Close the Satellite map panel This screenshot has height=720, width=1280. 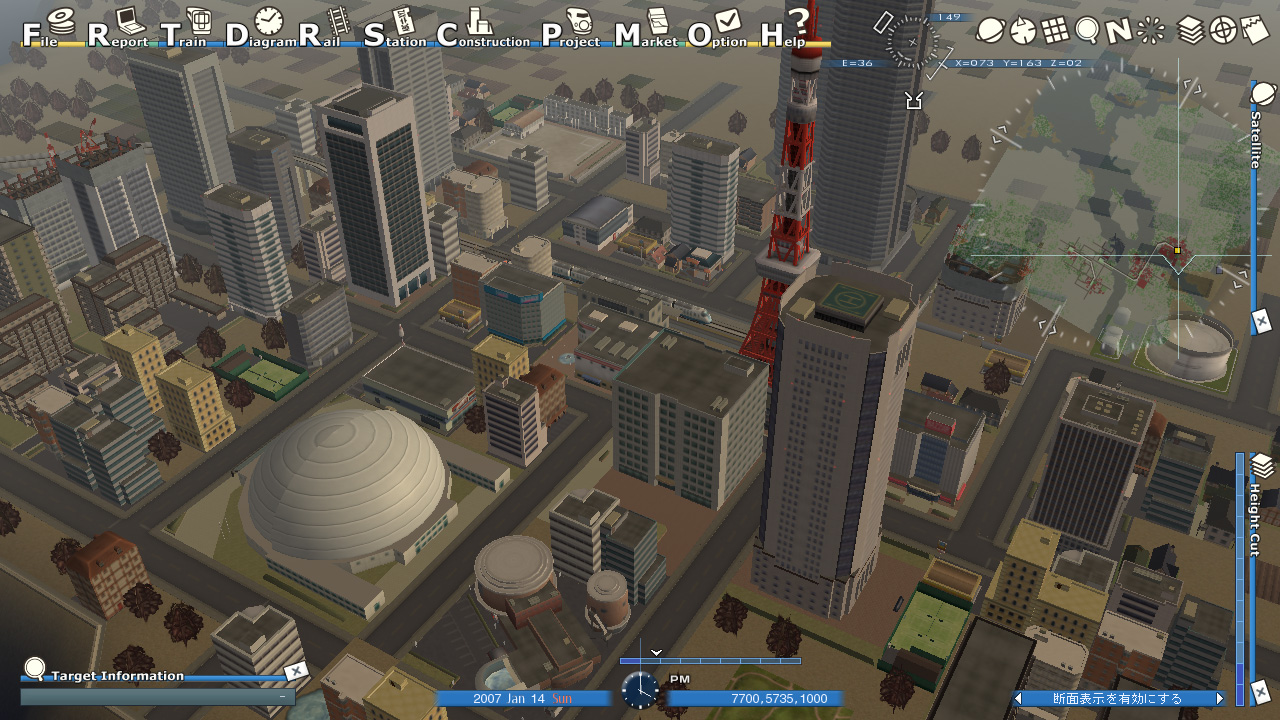coord(1262,322)
